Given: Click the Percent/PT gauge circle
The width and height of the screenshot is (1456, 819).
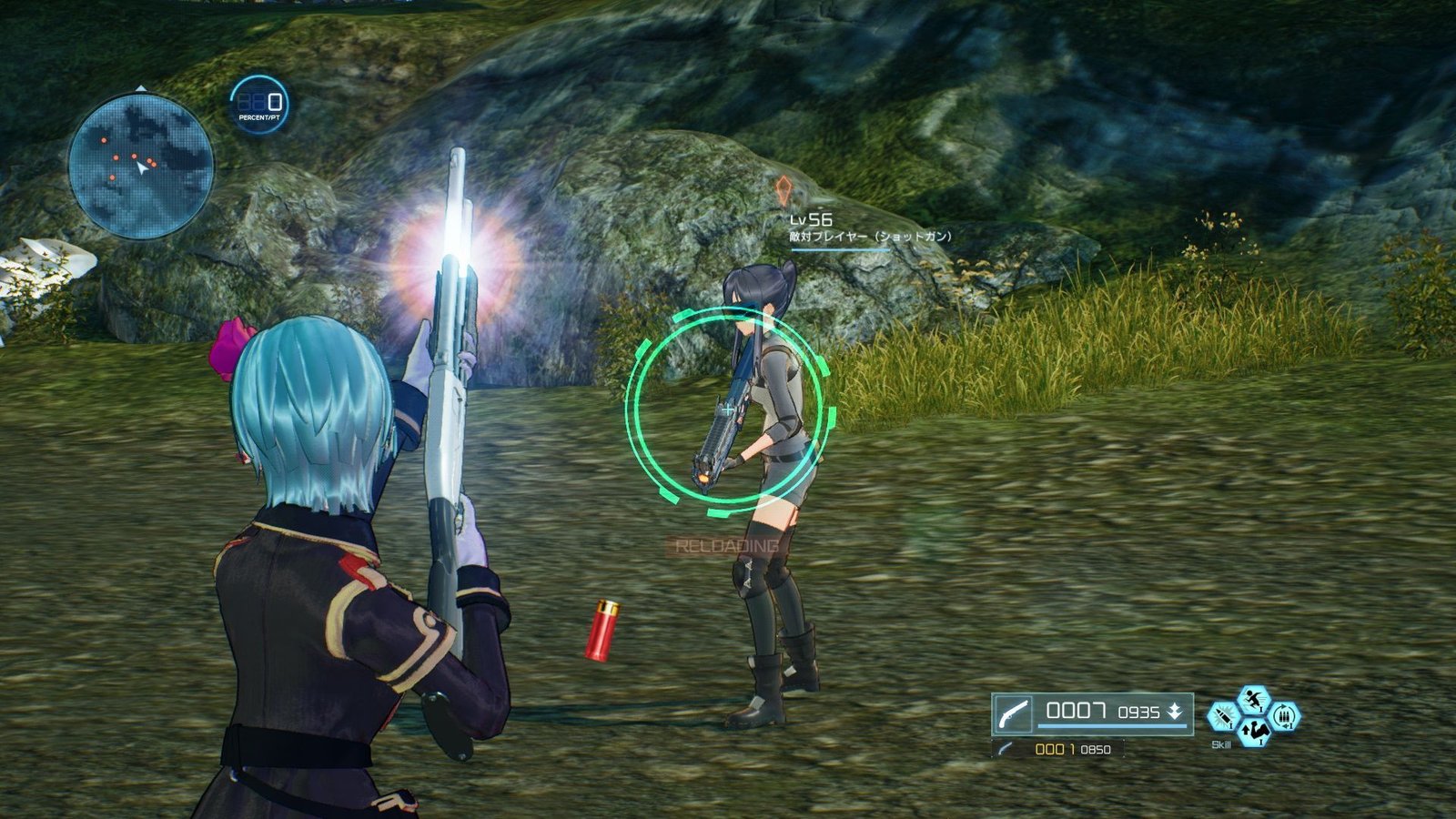Looking at the screenshot, I should [259, 105].
